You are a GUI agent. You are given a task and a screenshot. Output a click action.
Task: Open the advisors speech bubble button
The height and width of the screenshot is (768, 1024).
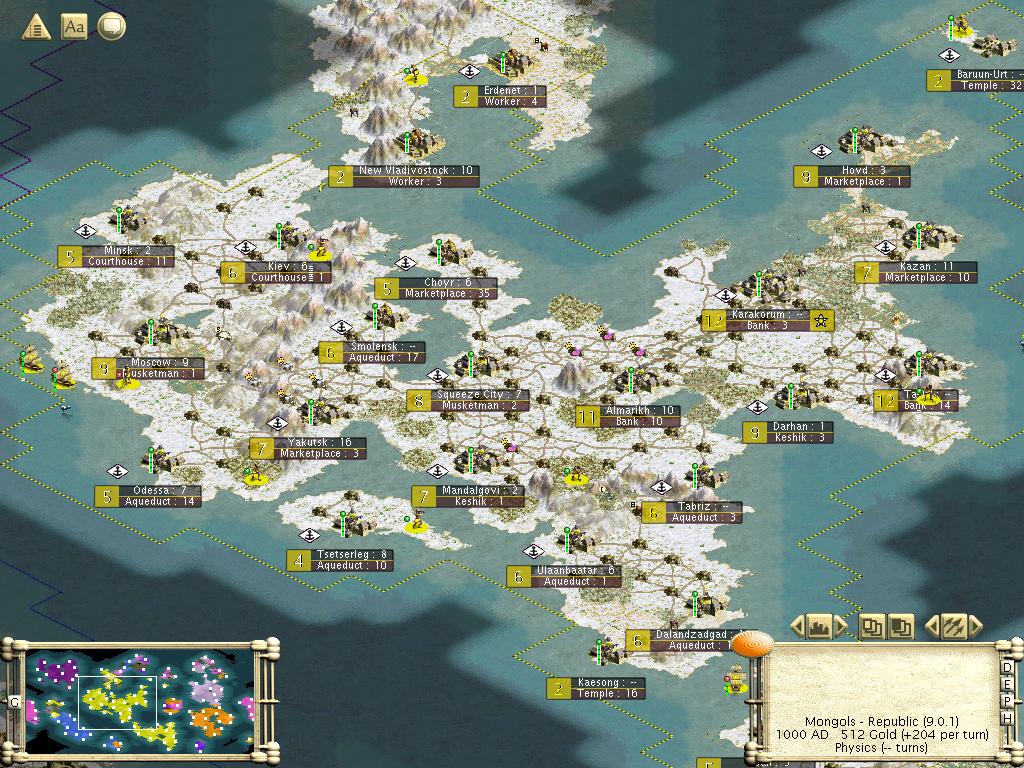112,27
